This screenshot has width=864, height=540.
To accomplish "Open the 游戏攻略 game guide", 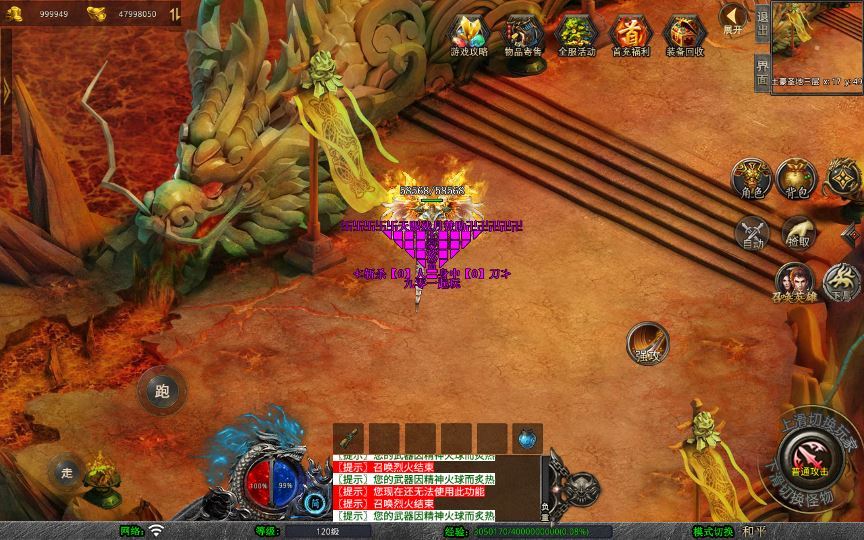I will tap(469, 35).
